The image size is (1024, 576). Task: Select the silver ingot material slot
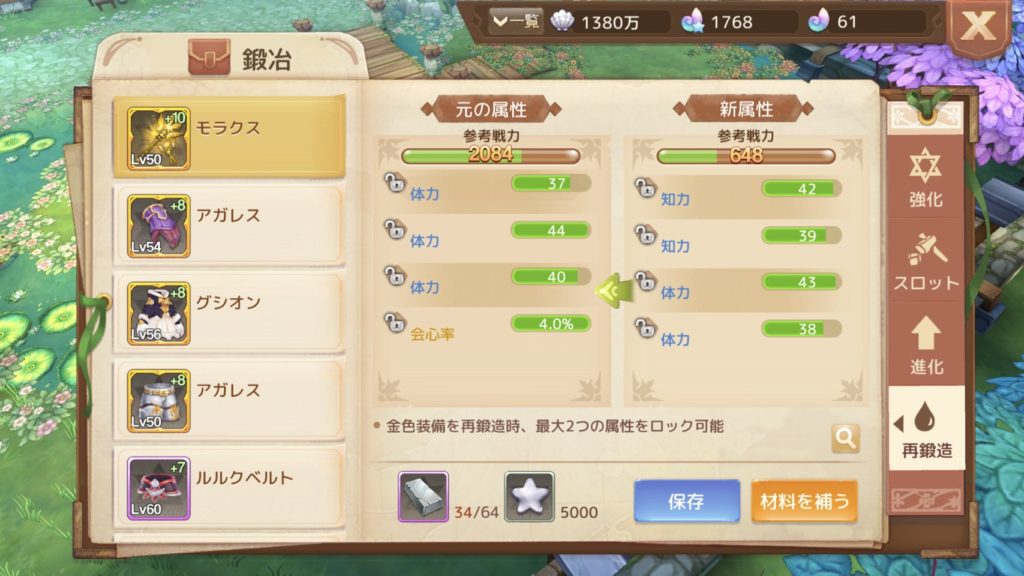click(423, 497)
